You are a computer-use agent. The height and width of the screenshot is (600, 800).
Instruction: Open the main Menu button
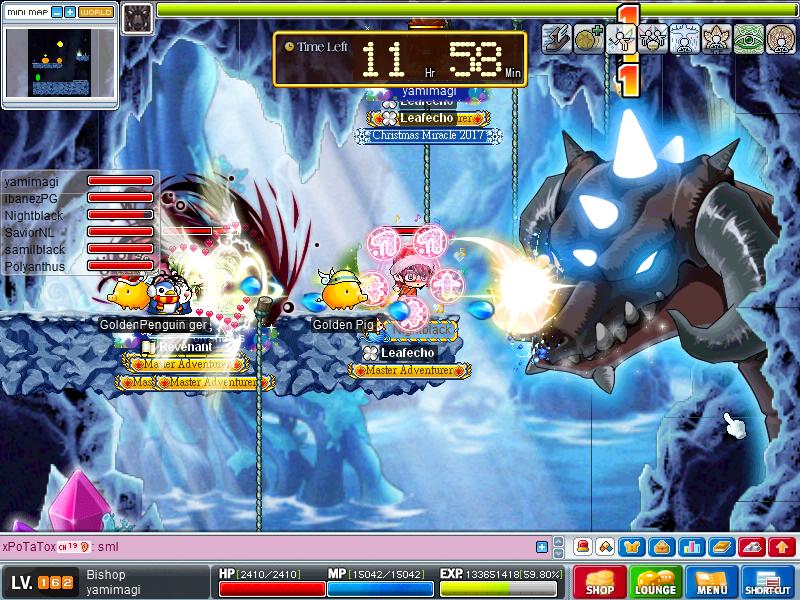tap(711, 582)
